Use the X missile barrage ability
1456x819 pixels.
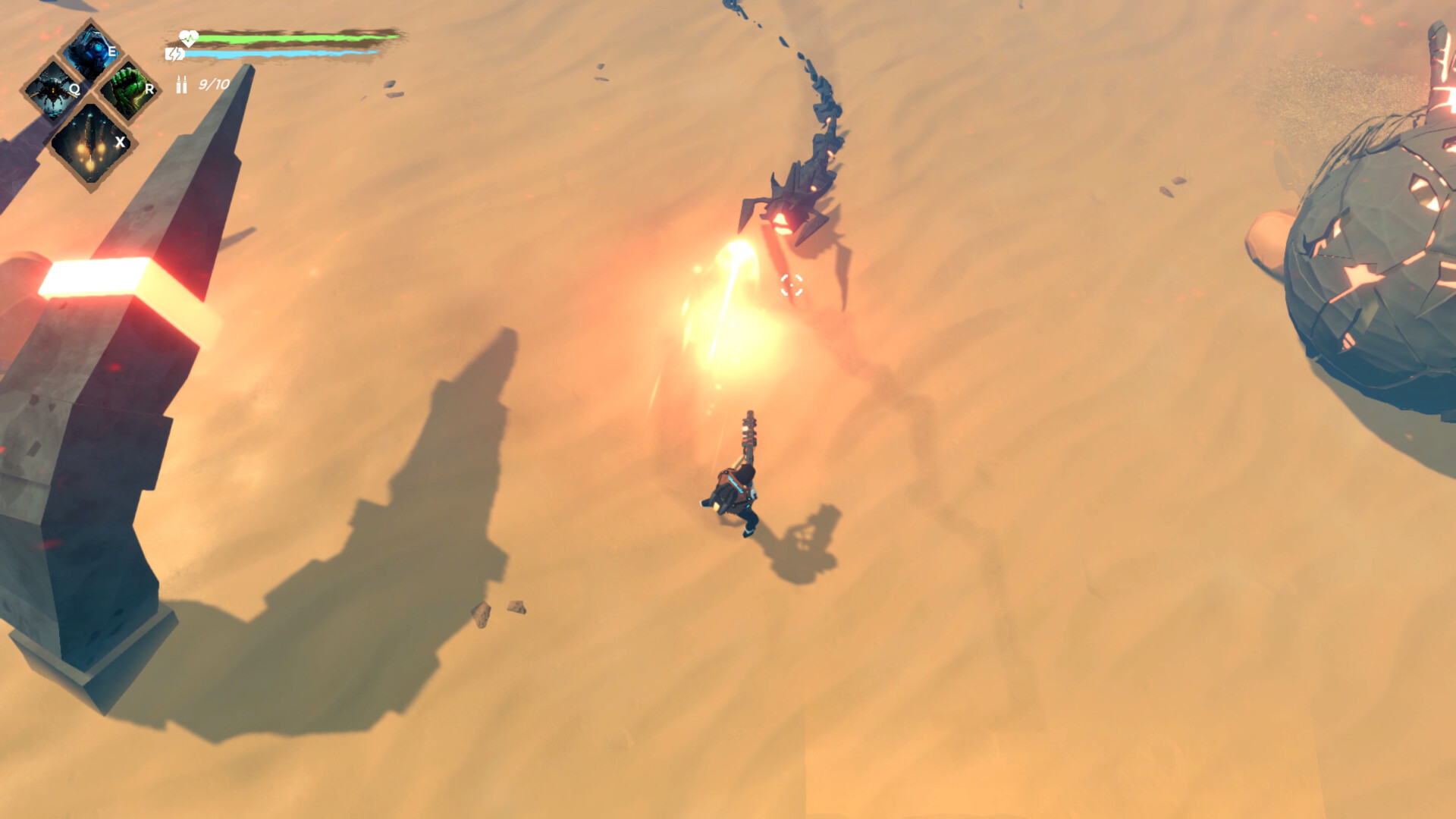(x=89, y=136)
